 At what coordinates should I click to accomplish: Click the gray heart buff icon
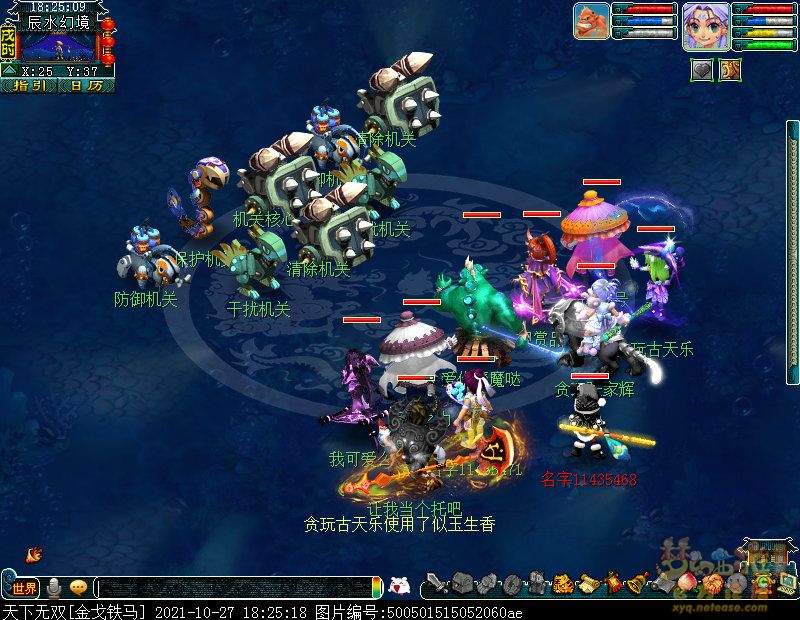pos(702,69)
